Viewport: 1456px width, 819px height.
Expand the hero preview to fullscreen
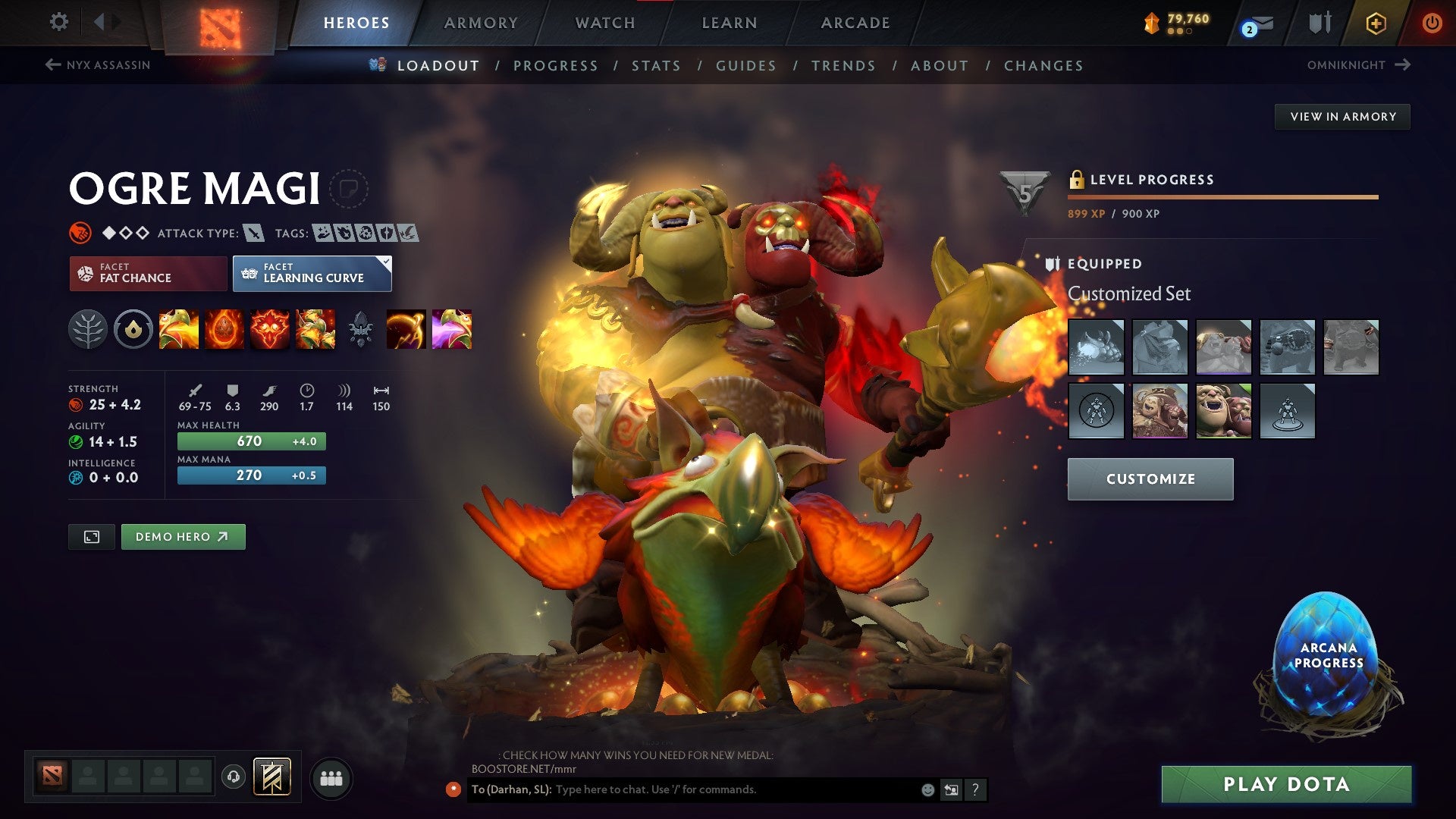[x=91, y=536]
